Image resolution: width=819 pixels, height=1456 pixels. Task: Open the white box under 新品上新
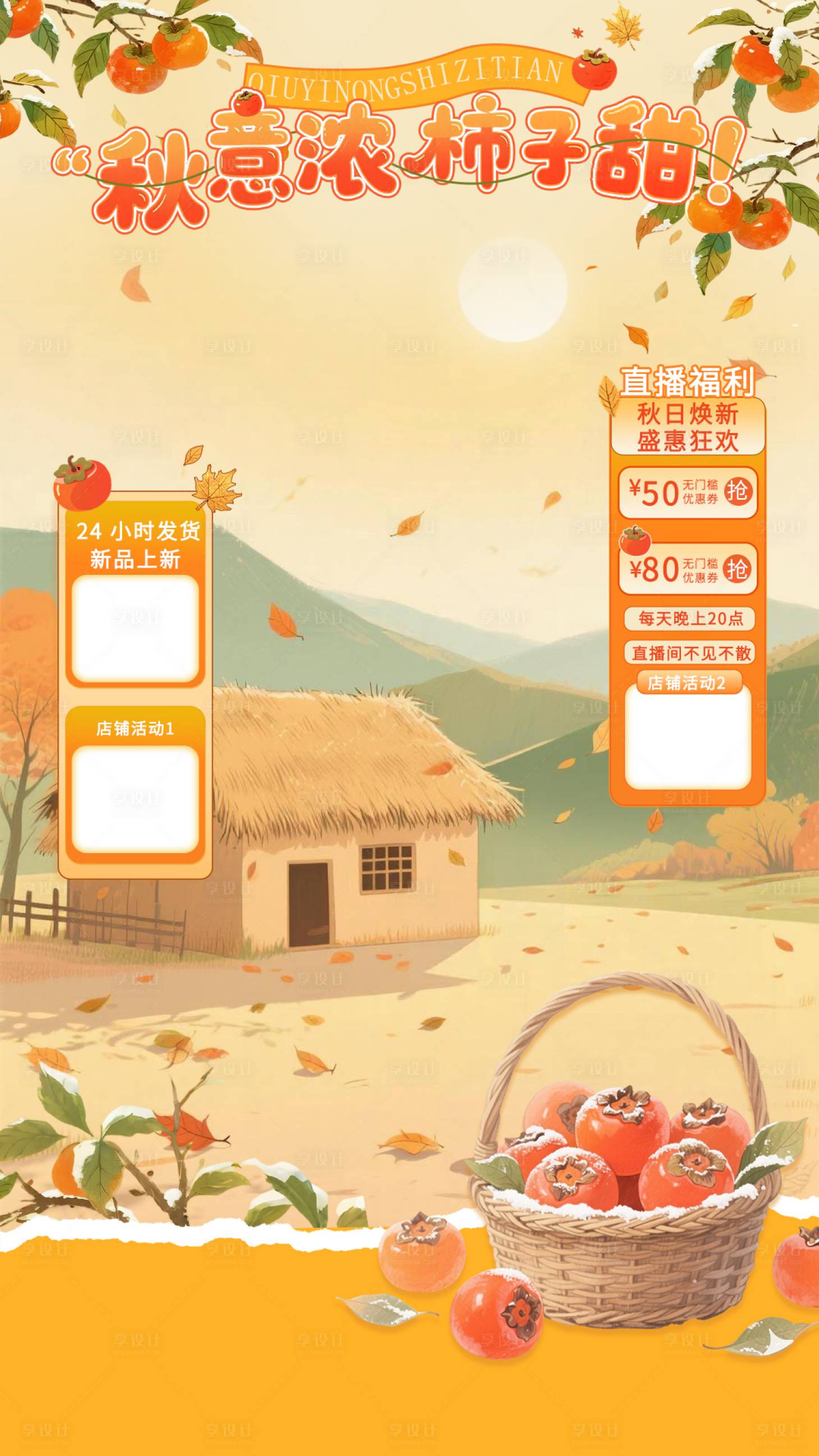(135, 628)
